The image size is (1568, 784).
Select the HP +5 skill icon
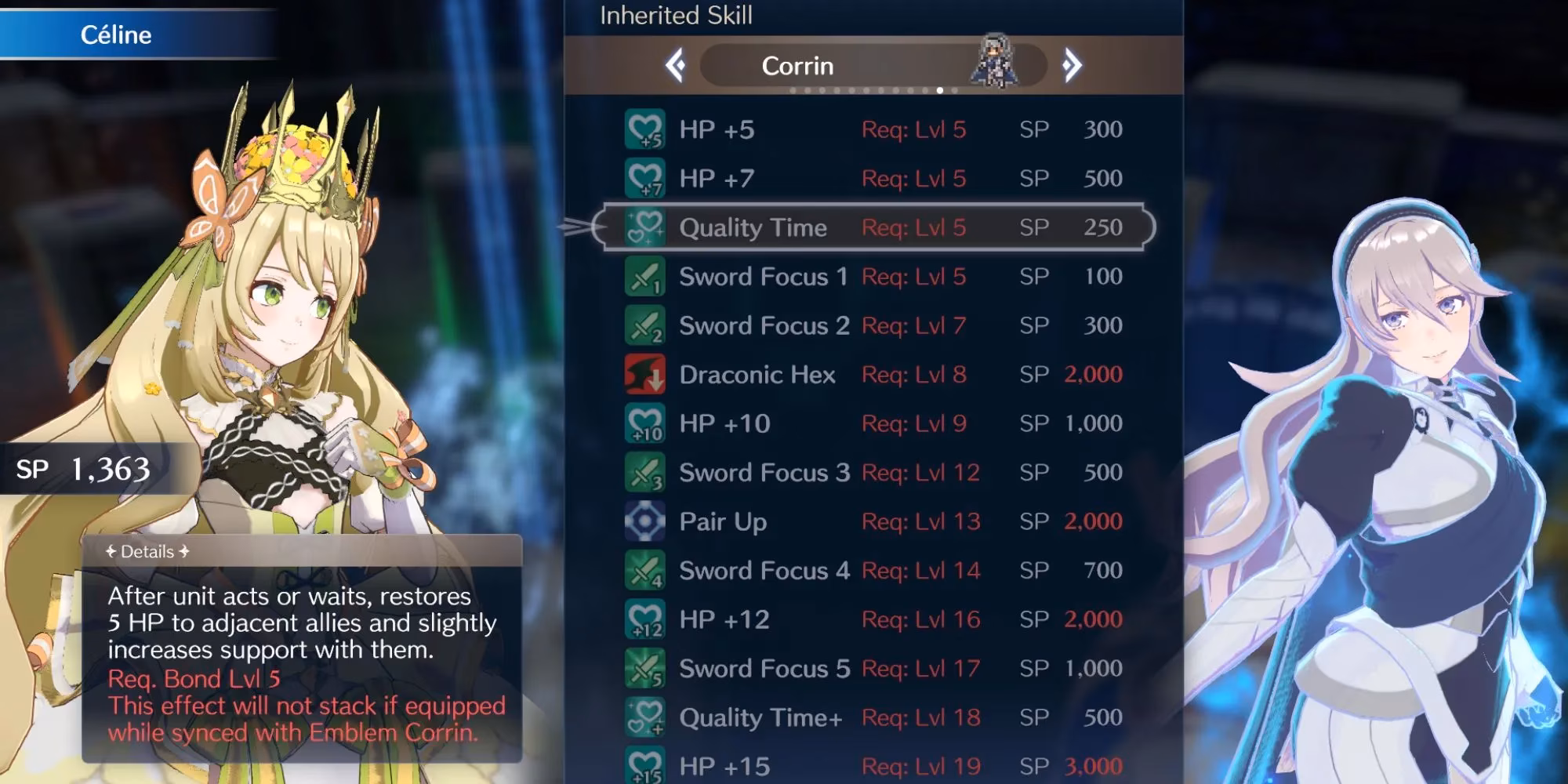tap(643, 130)
